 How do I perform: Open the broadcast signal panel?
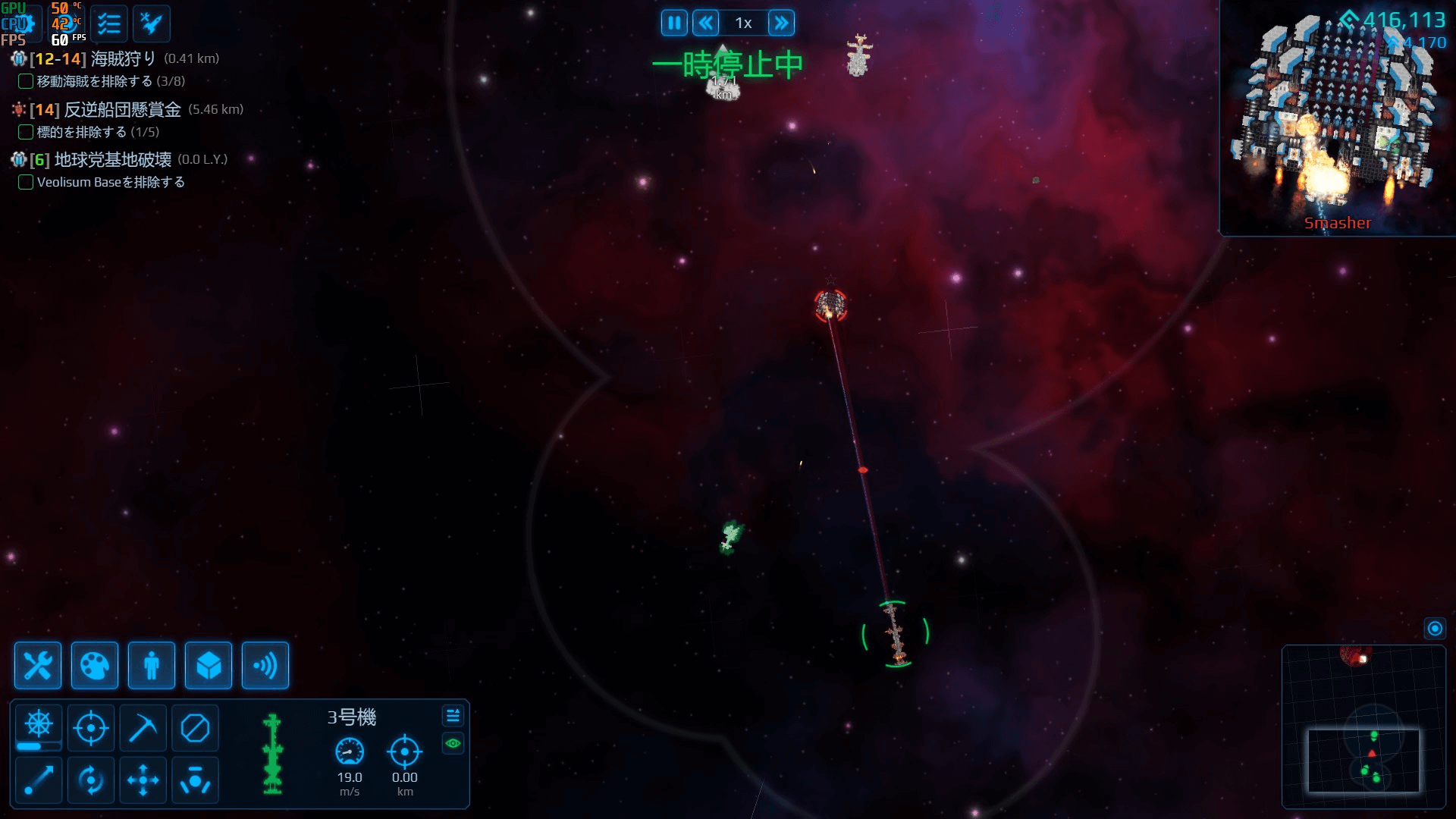265,666
